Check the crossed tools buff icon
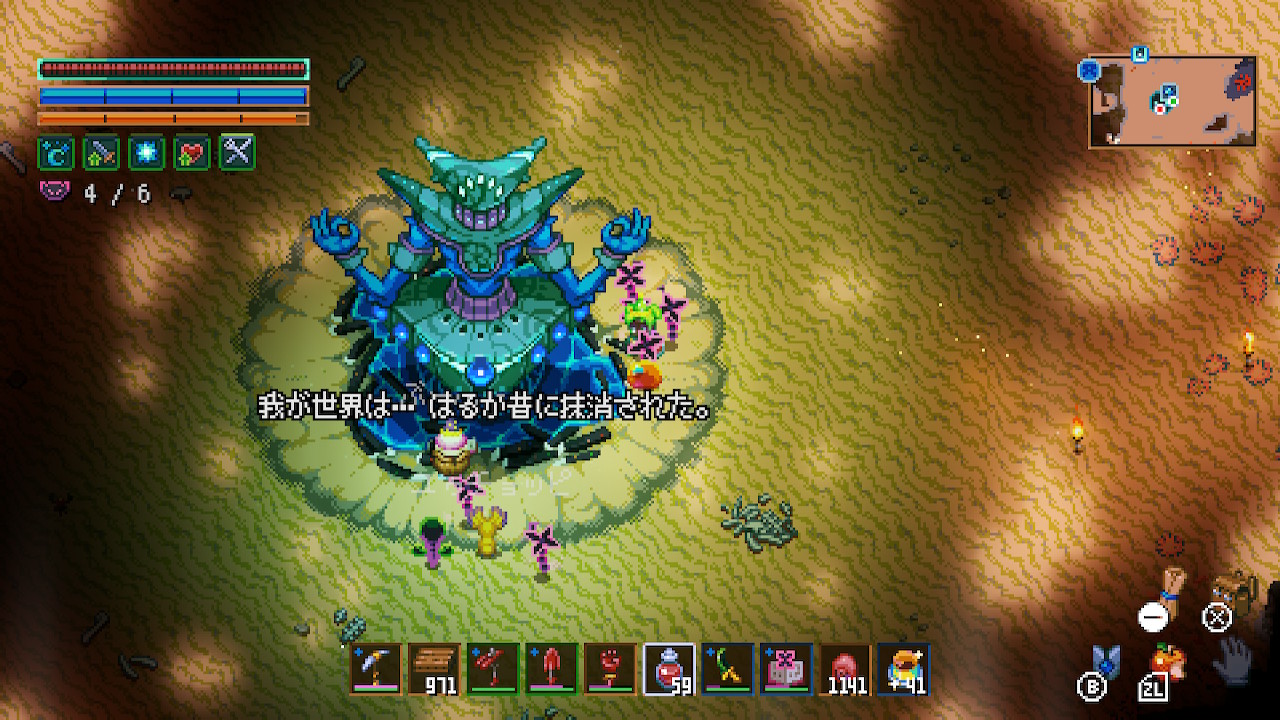This screenshot has width=1280, height=720. (x=237, y=153)
